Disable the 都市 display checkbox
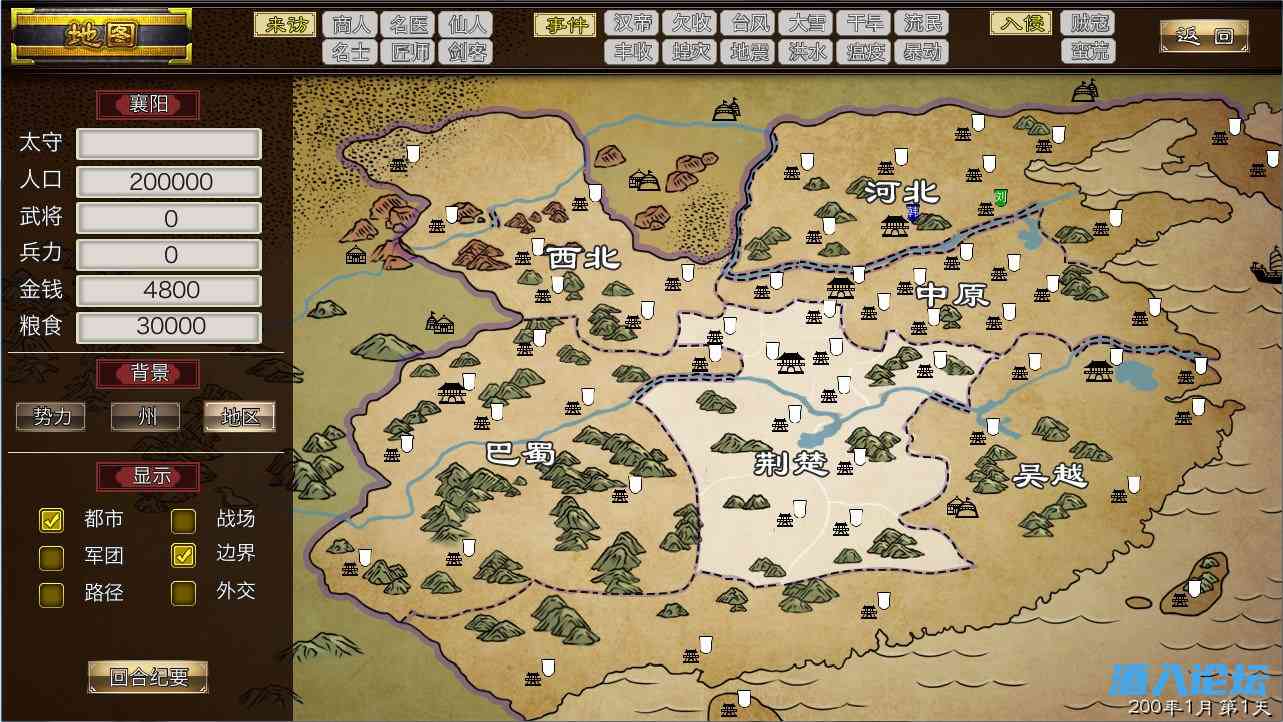 click(51, 520)
